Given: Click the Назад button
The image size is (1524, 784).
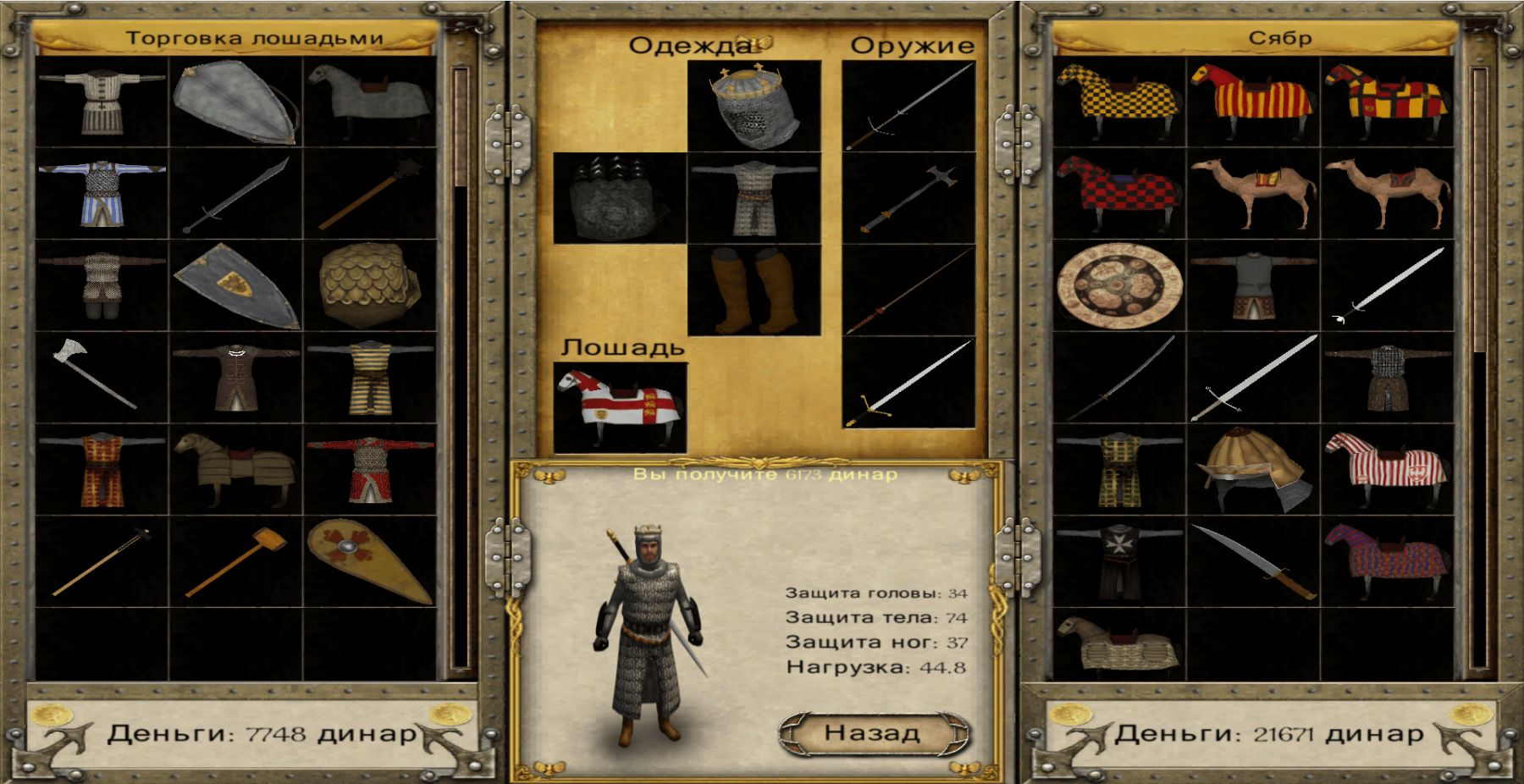Looking at the screenshot, I should (x=872, y=733).
